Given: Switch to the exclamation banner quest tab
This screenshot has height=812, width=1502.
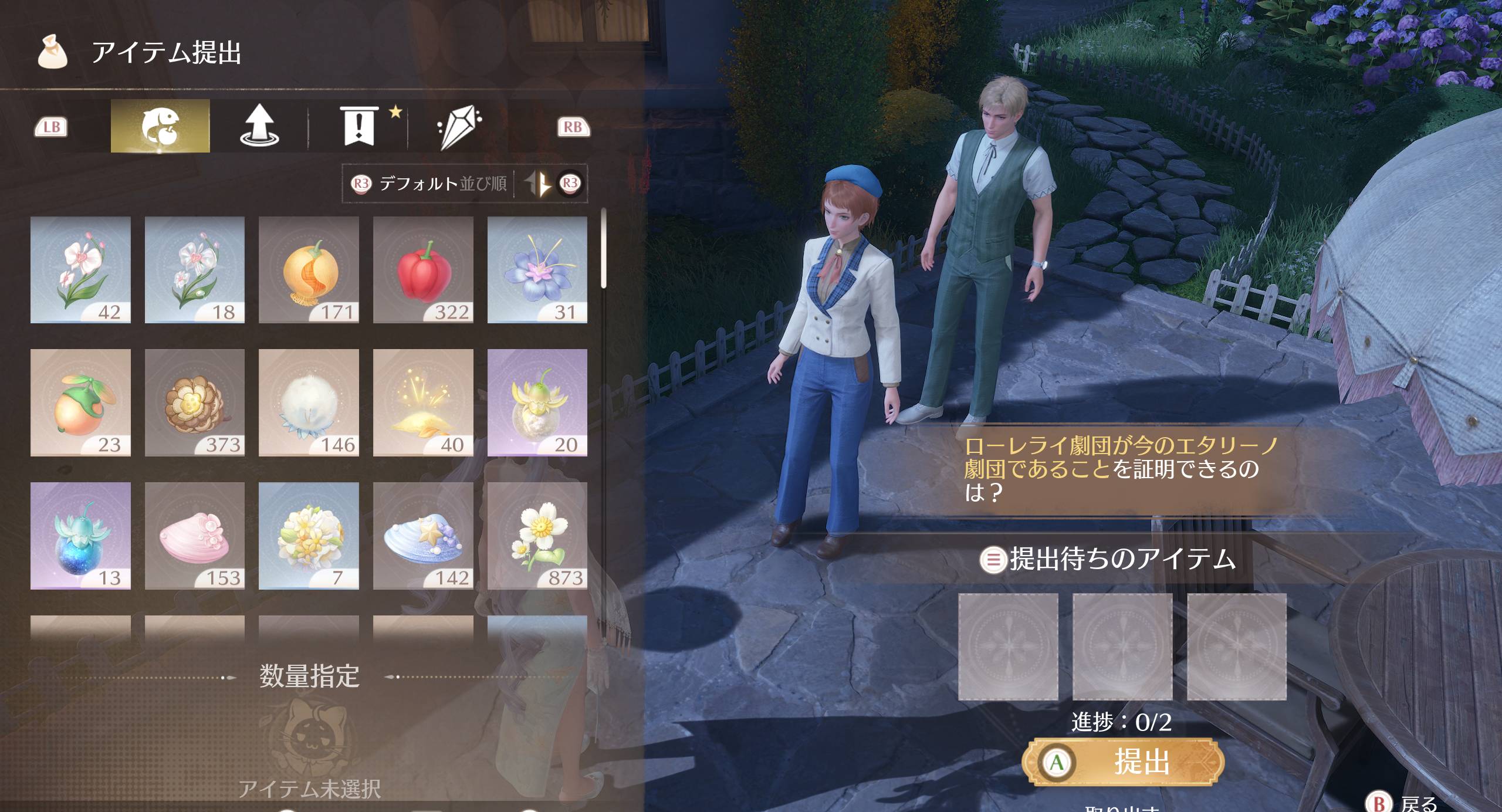Looking at the screenshot, I should click(359, 126).
